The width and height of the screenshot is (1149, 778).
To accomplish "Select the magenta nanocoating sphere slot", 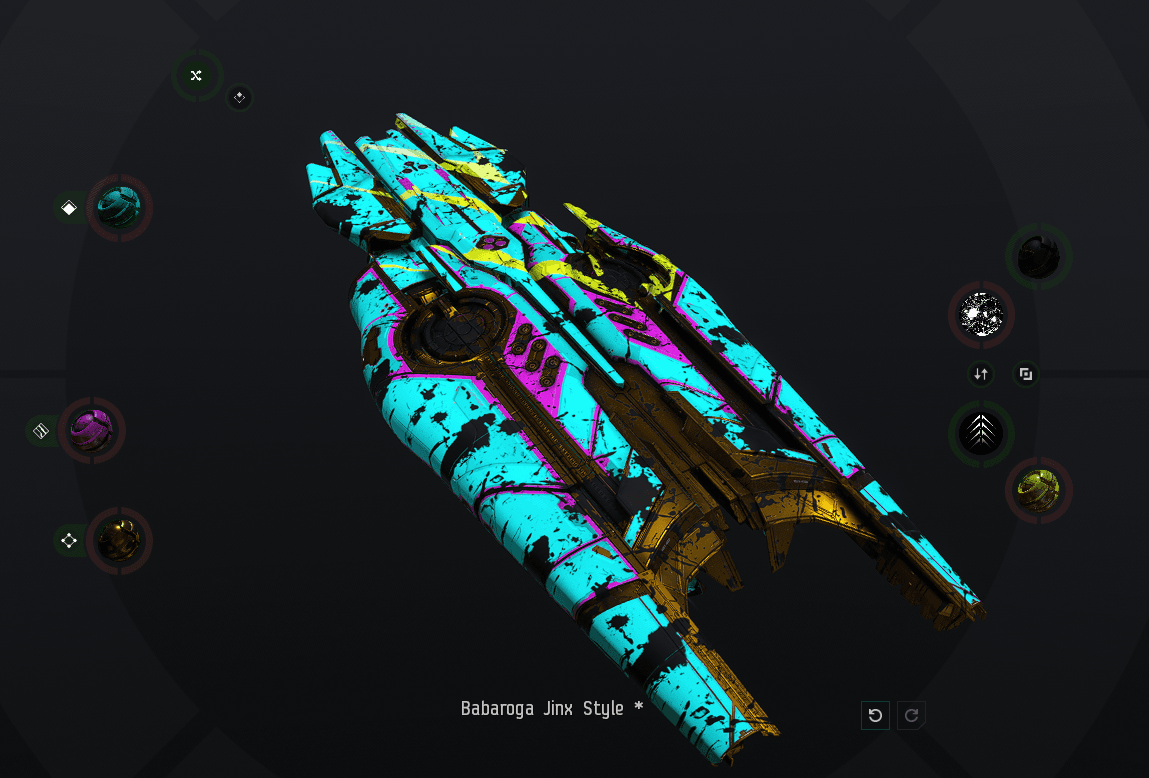I will [92, 430].
